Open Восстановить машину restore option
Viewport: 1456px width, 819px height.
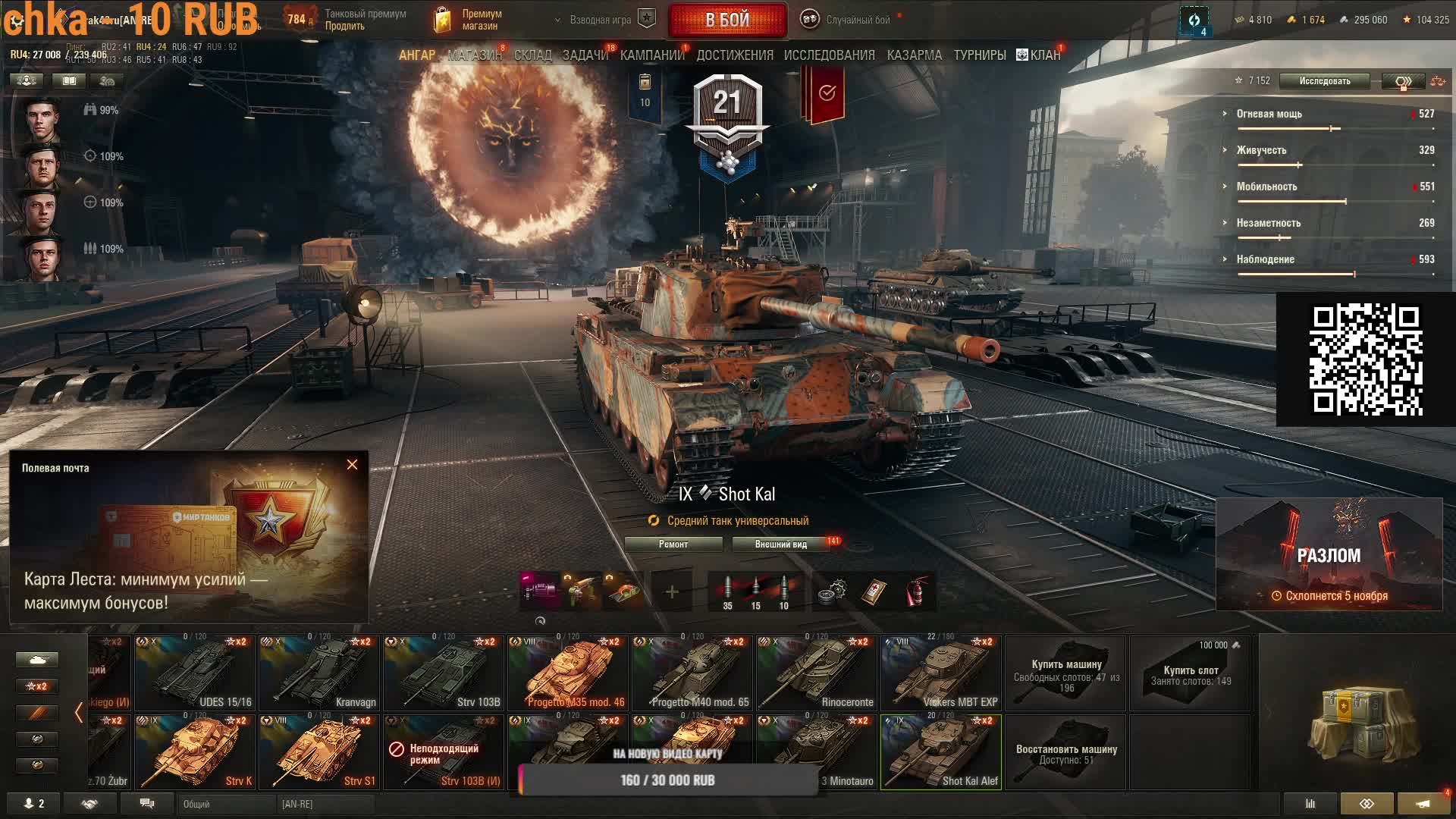pyautogui.click(x=1065, y=752)
